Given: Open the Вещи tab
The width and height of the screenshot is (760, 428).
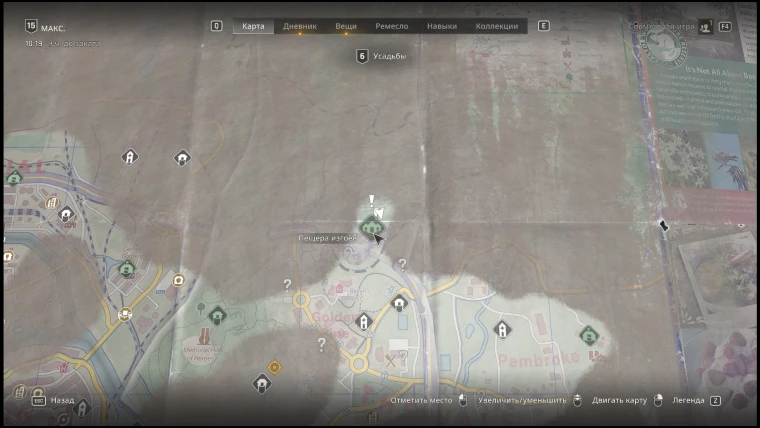Looking at the screenshot, I should (346, 26).
